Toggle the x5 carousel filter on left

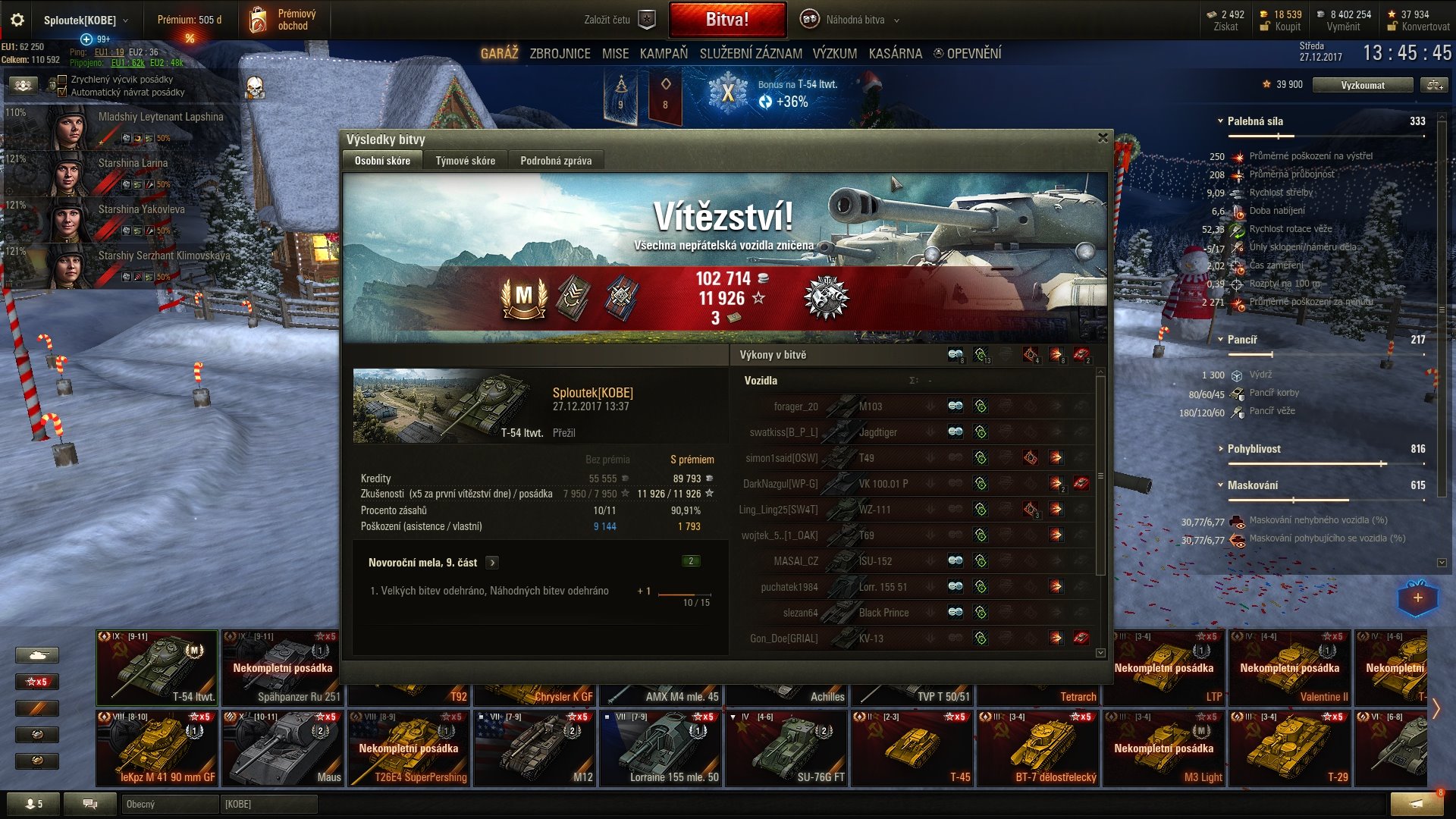tap(36, 682)
